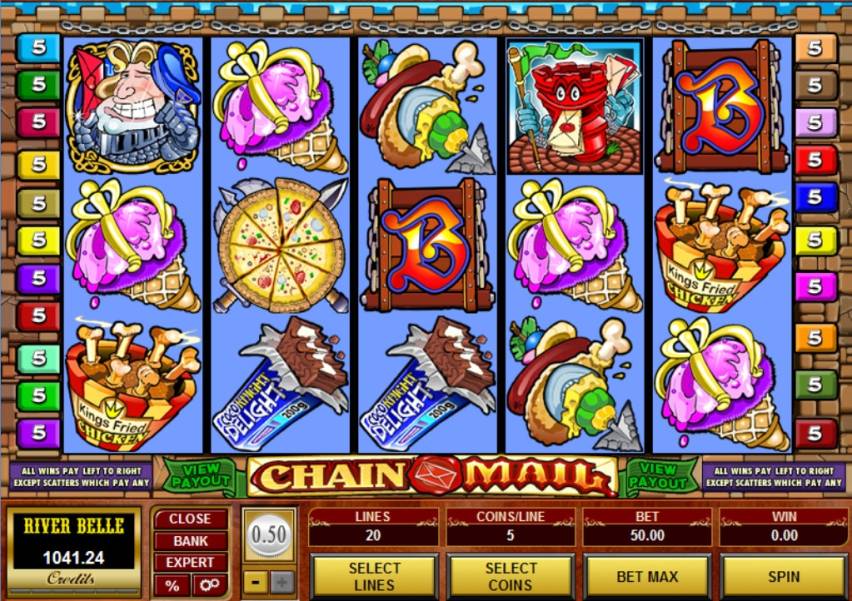Image resolution: width=852 pixels, height=601 pixels.
Task: Click Select Coins button
Action: tap(510, 576)
